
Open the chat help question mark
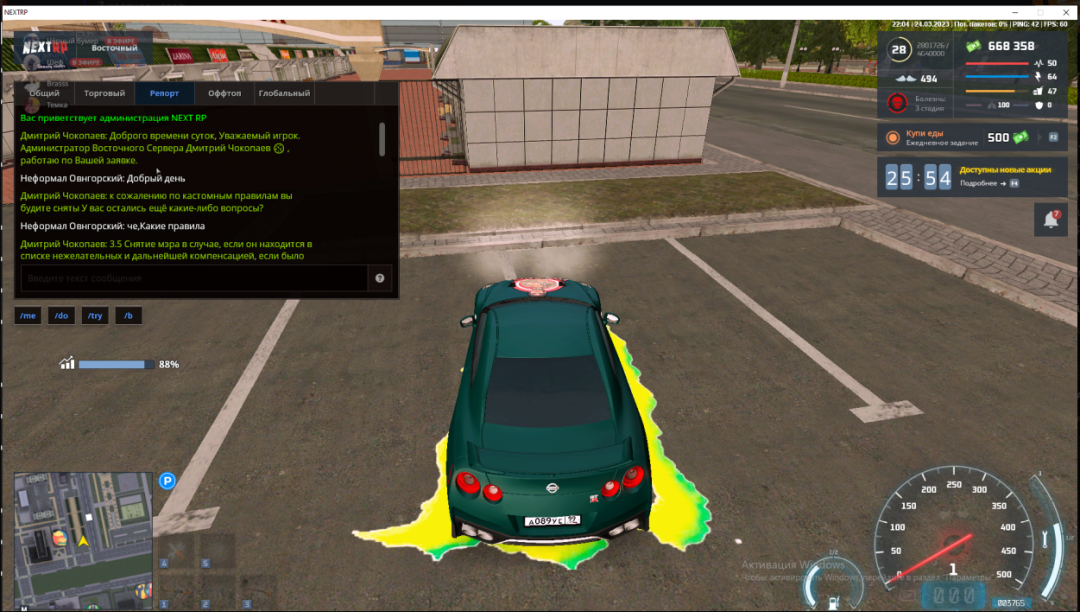coord(380,278)
